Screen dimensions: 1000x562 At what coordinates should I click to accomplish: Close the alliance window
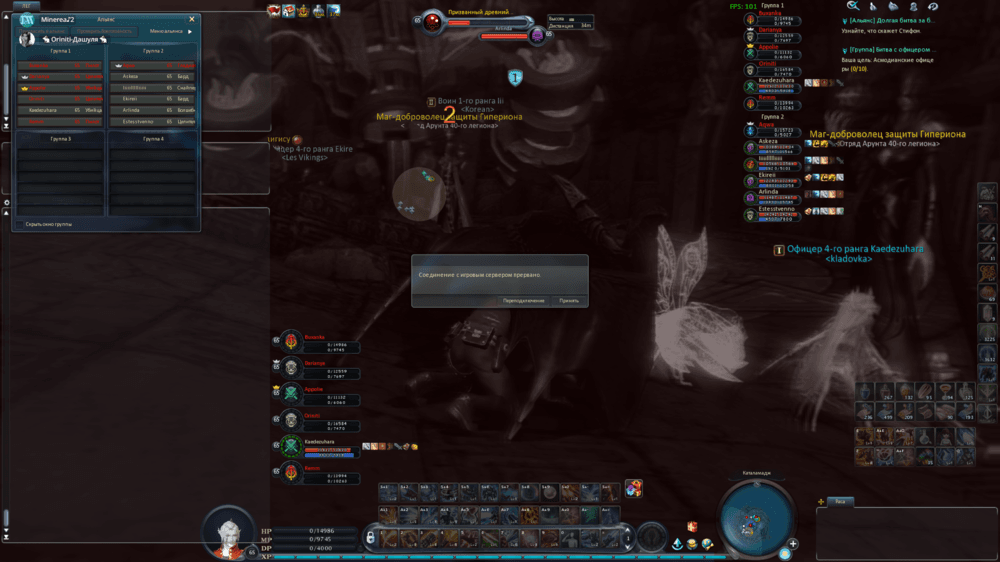(192, 19)
